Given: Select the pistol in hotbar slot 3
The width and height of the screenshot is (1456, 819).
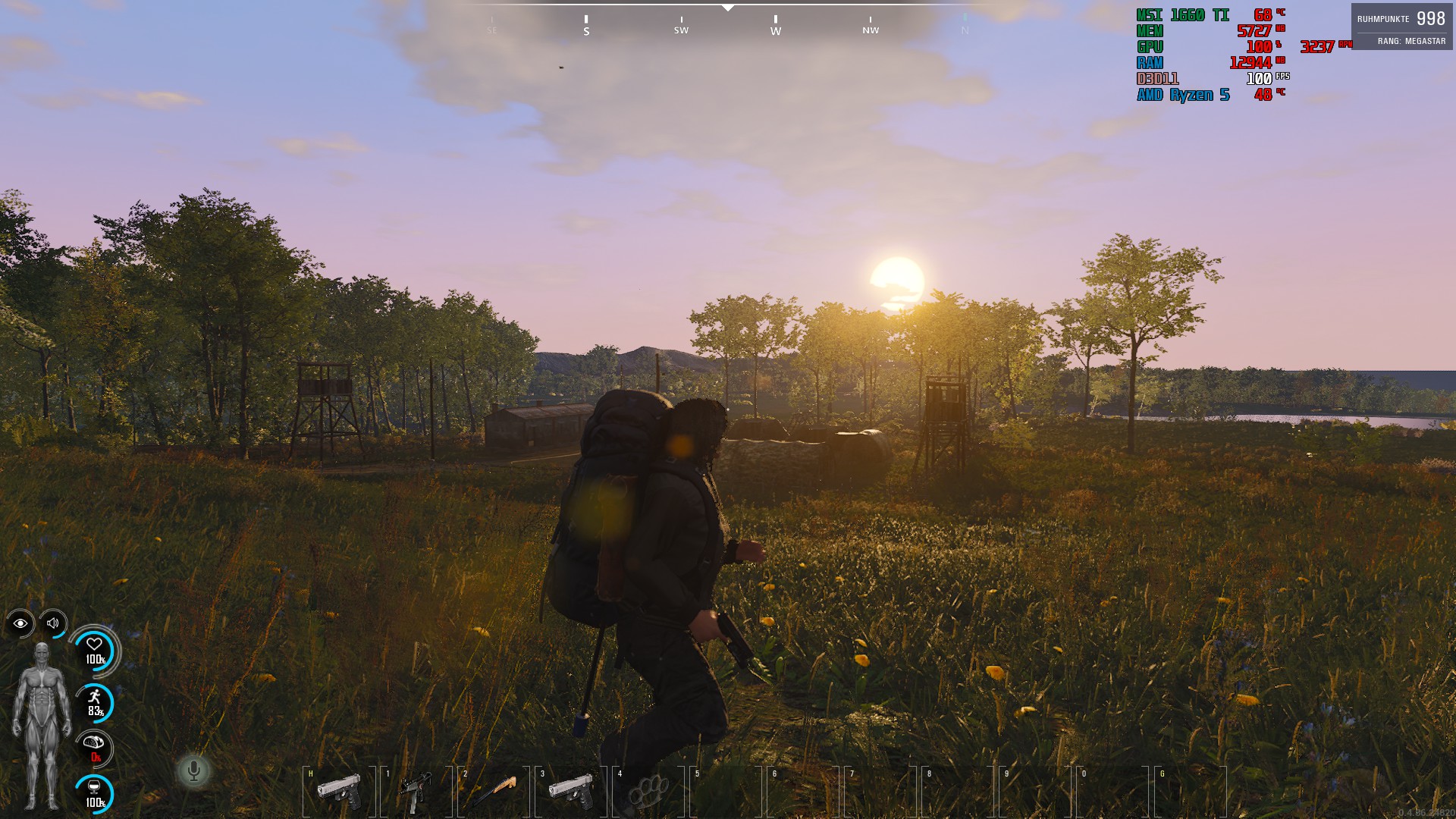Looking at the screenshot, I should coord(571,790).
